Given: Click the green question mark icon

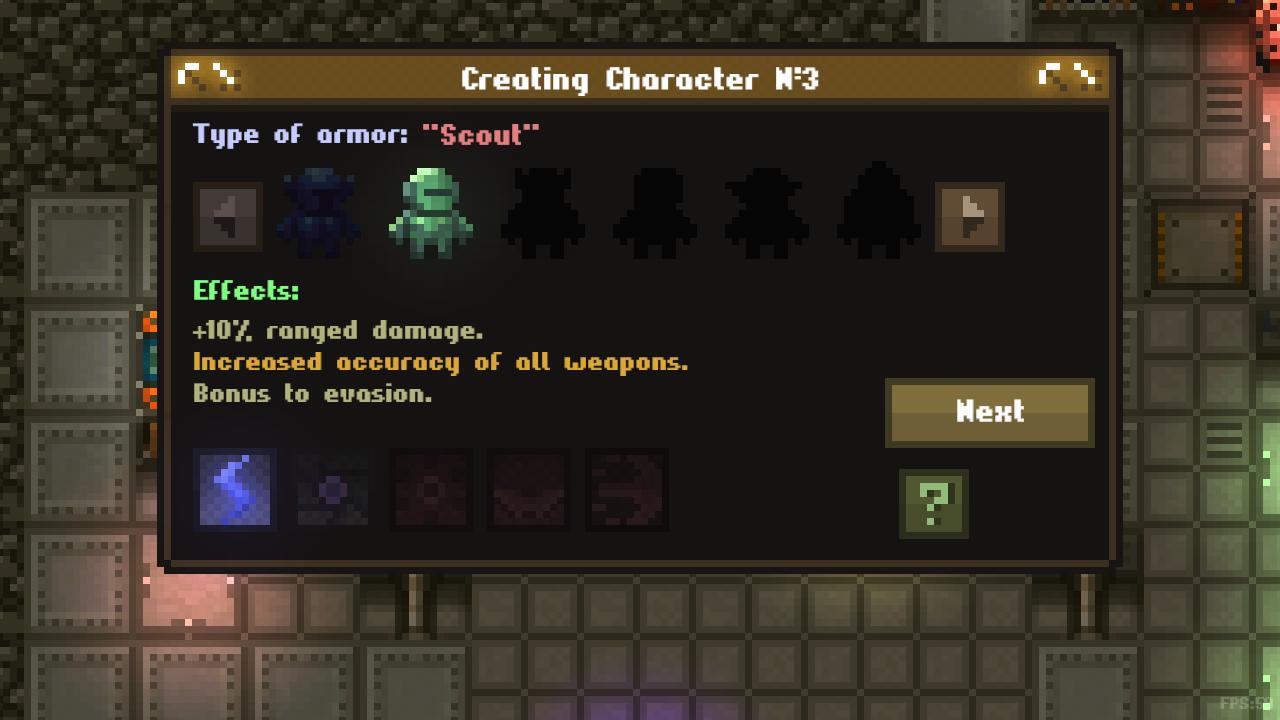Looking at the screenshot, I should click(x=933, y=505).
